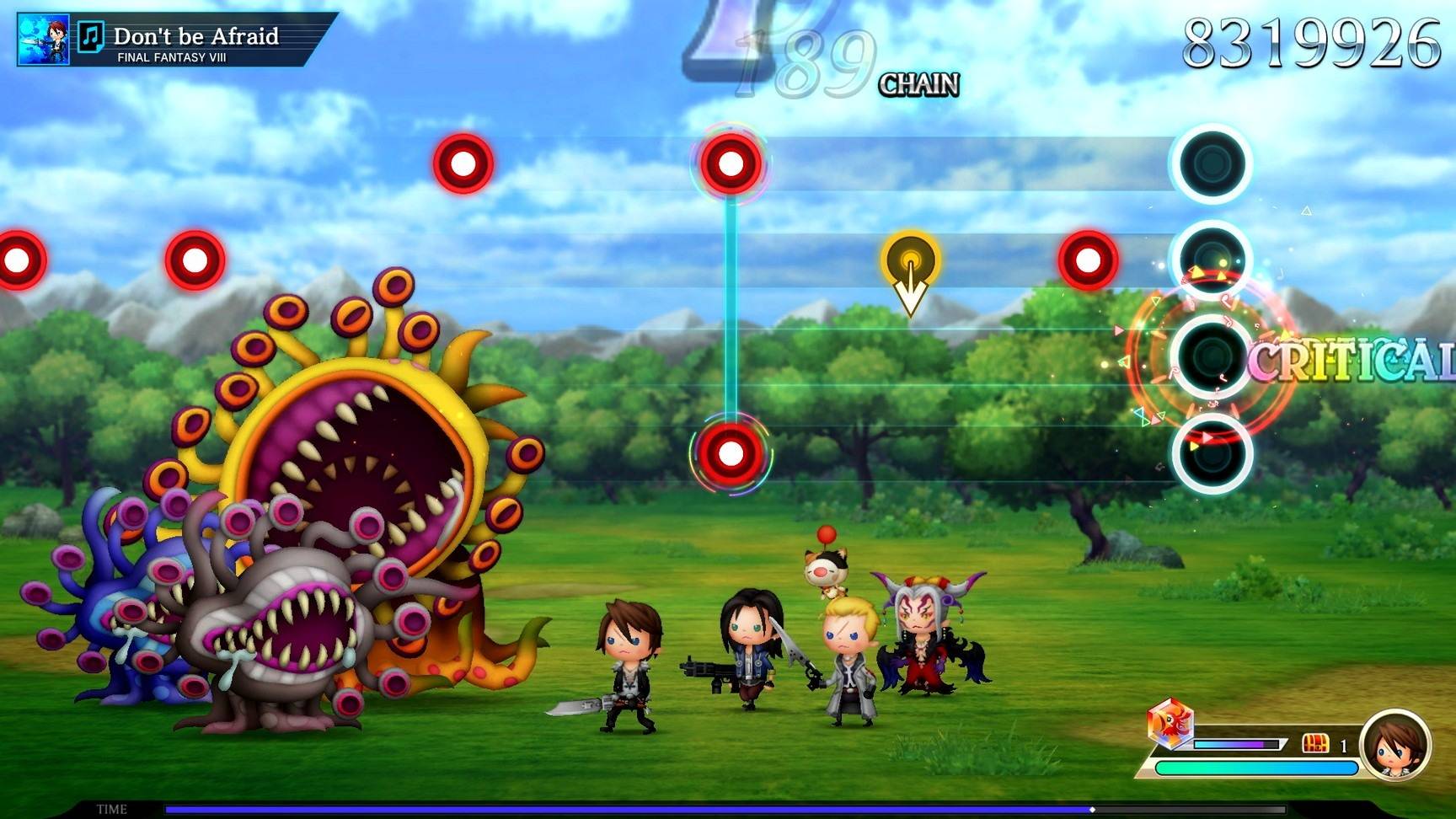Image resolution: width=1456 pixels, height=819 pixels.
Task: Hit the trigger ring showing the CRITICAL burst
Action: pyautogui.click(x=1212, y=357)
